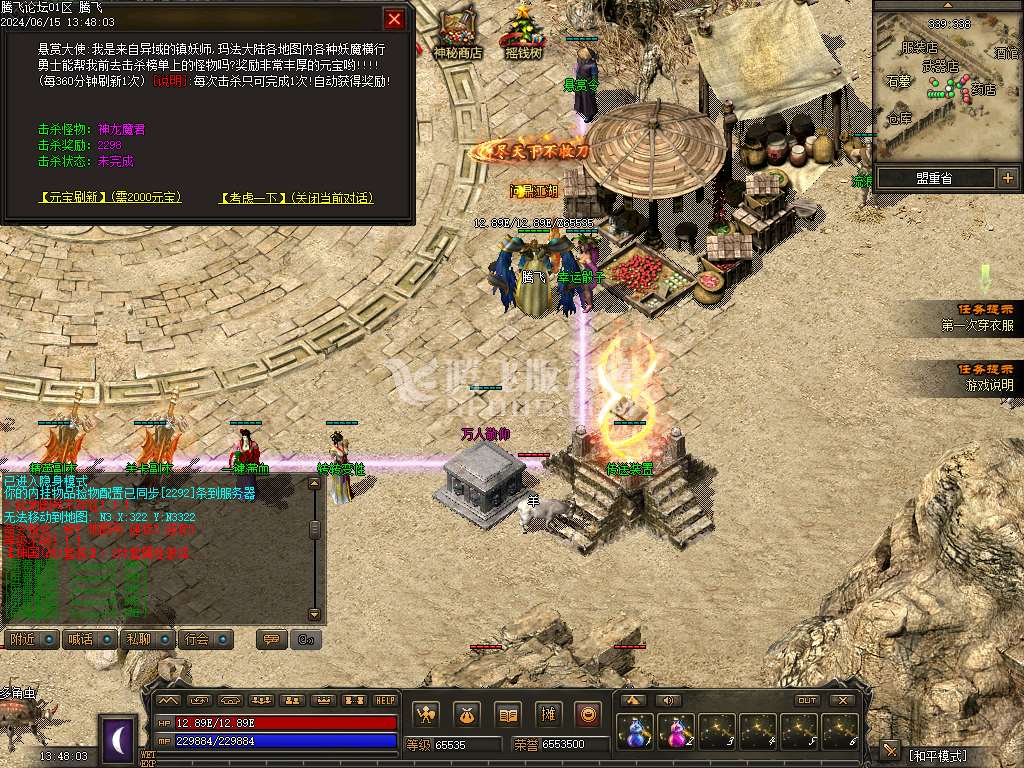Close the quest dialogue with the red X
The width and height of the screenshot is (1024, 768).
pyautogui.click(x=395, y=19)
